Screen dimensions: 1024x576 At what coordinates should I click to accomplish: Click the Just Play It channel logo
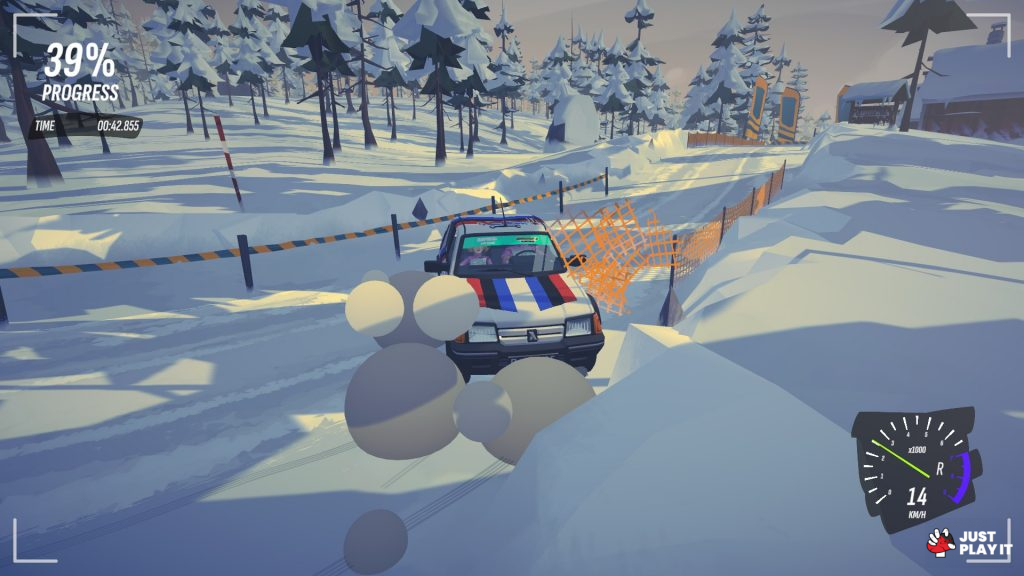(x=969, y=542)
